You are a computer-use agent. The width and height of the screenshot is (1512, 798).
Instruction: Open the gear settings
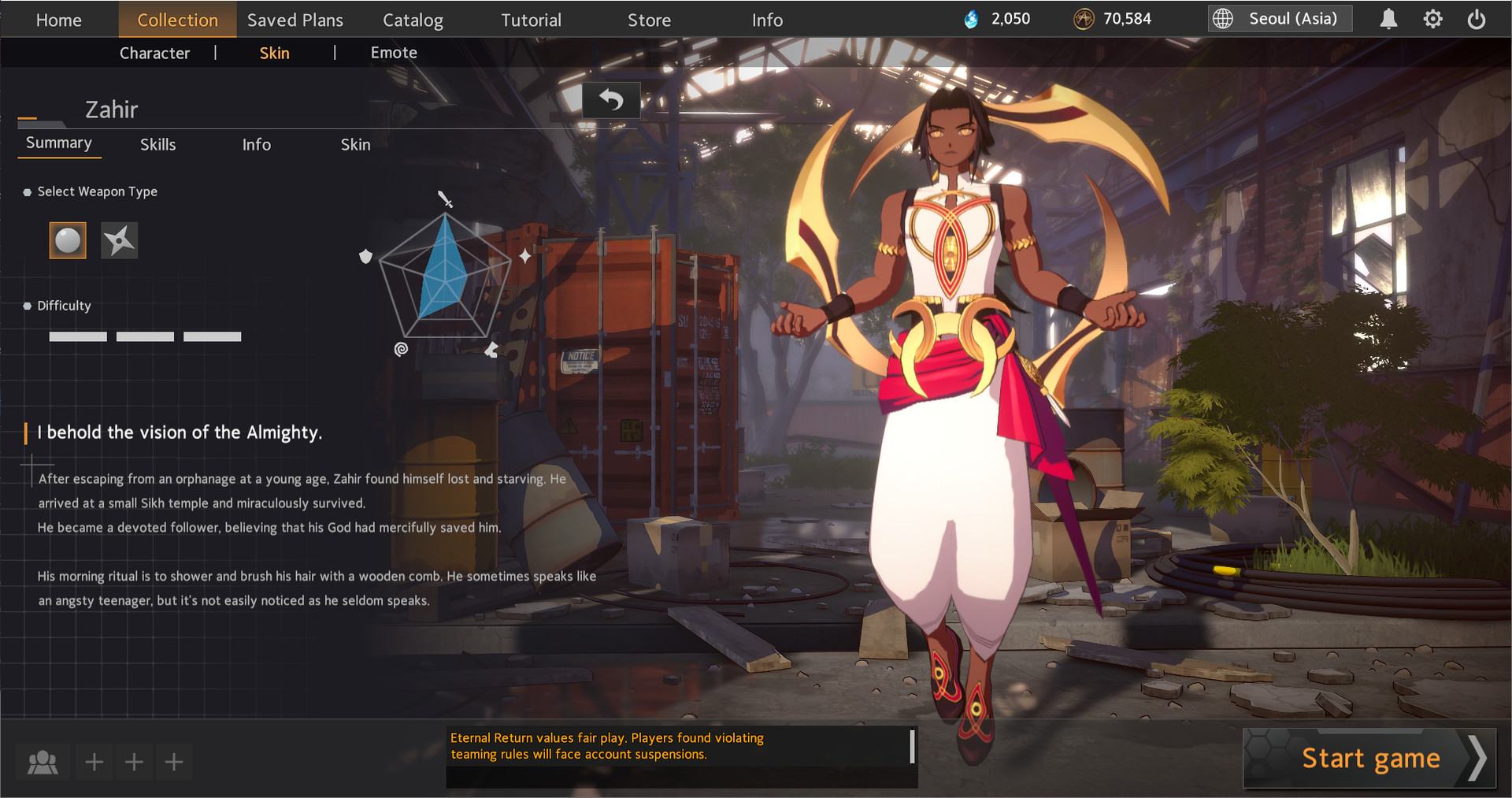(x=1432, y=19)
